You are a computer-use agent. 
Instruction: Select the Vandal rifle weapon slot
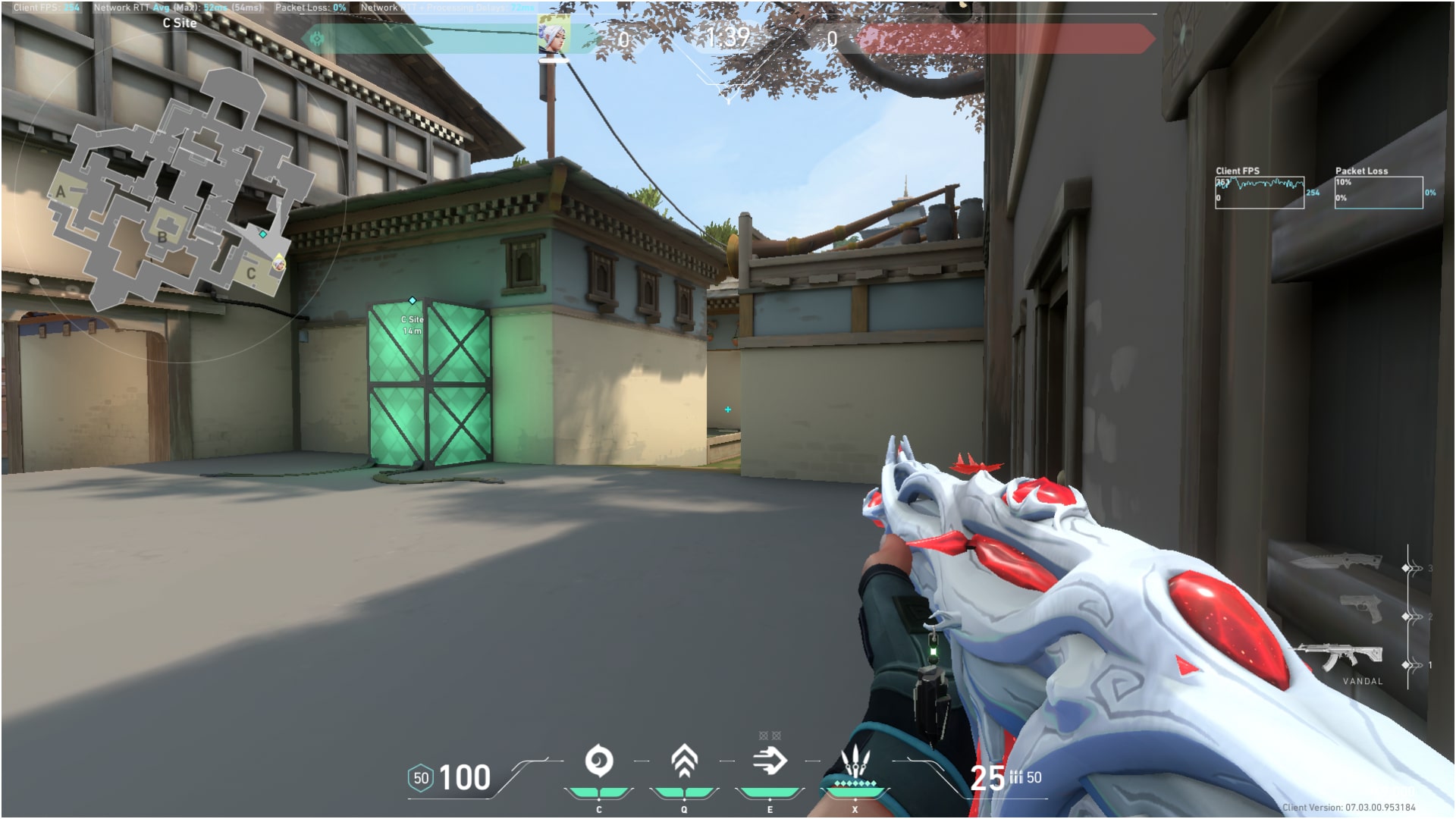(1339, 657)
